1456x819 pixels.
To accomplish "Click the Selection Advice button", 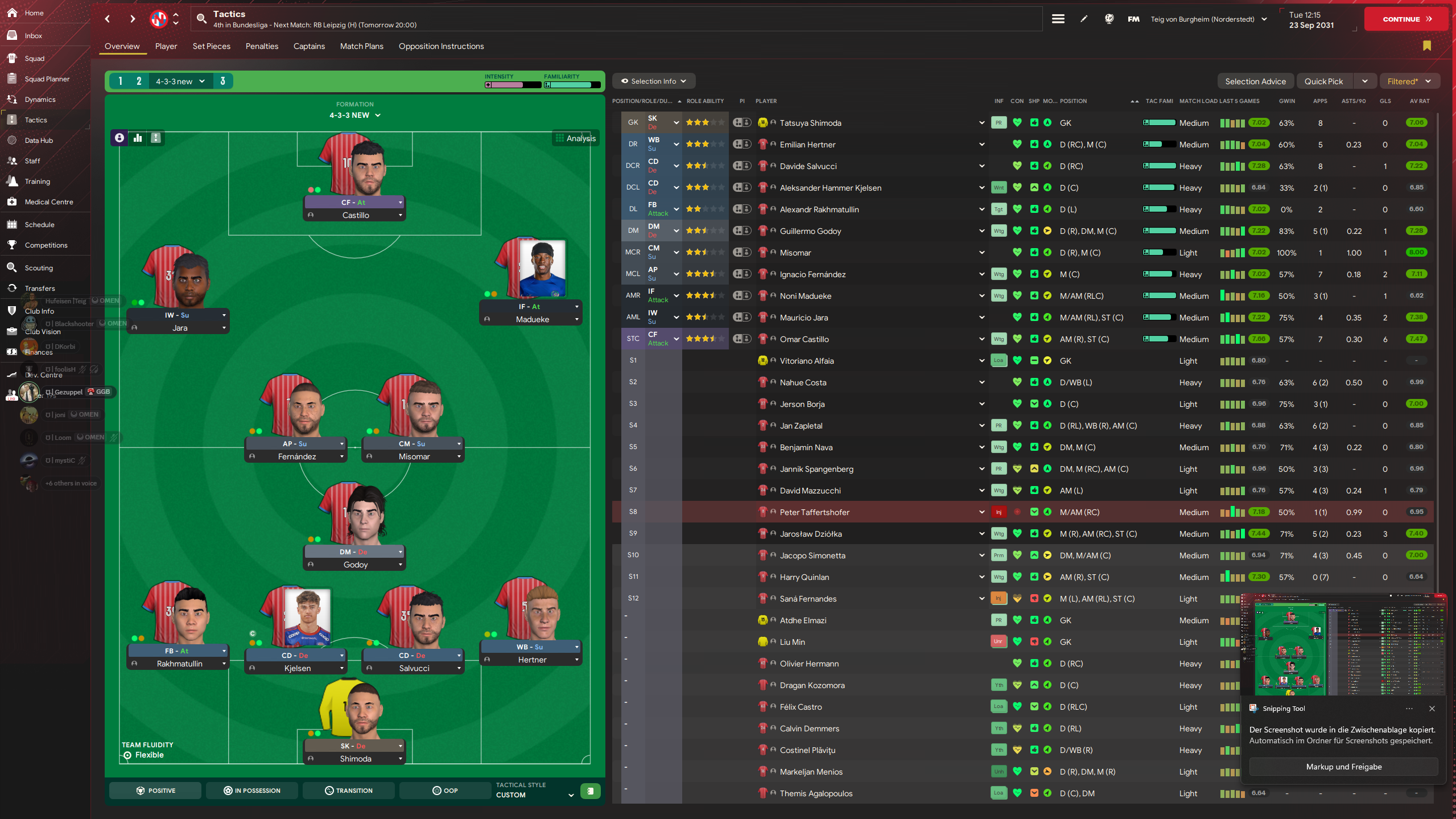I will tap(1255, 81).
